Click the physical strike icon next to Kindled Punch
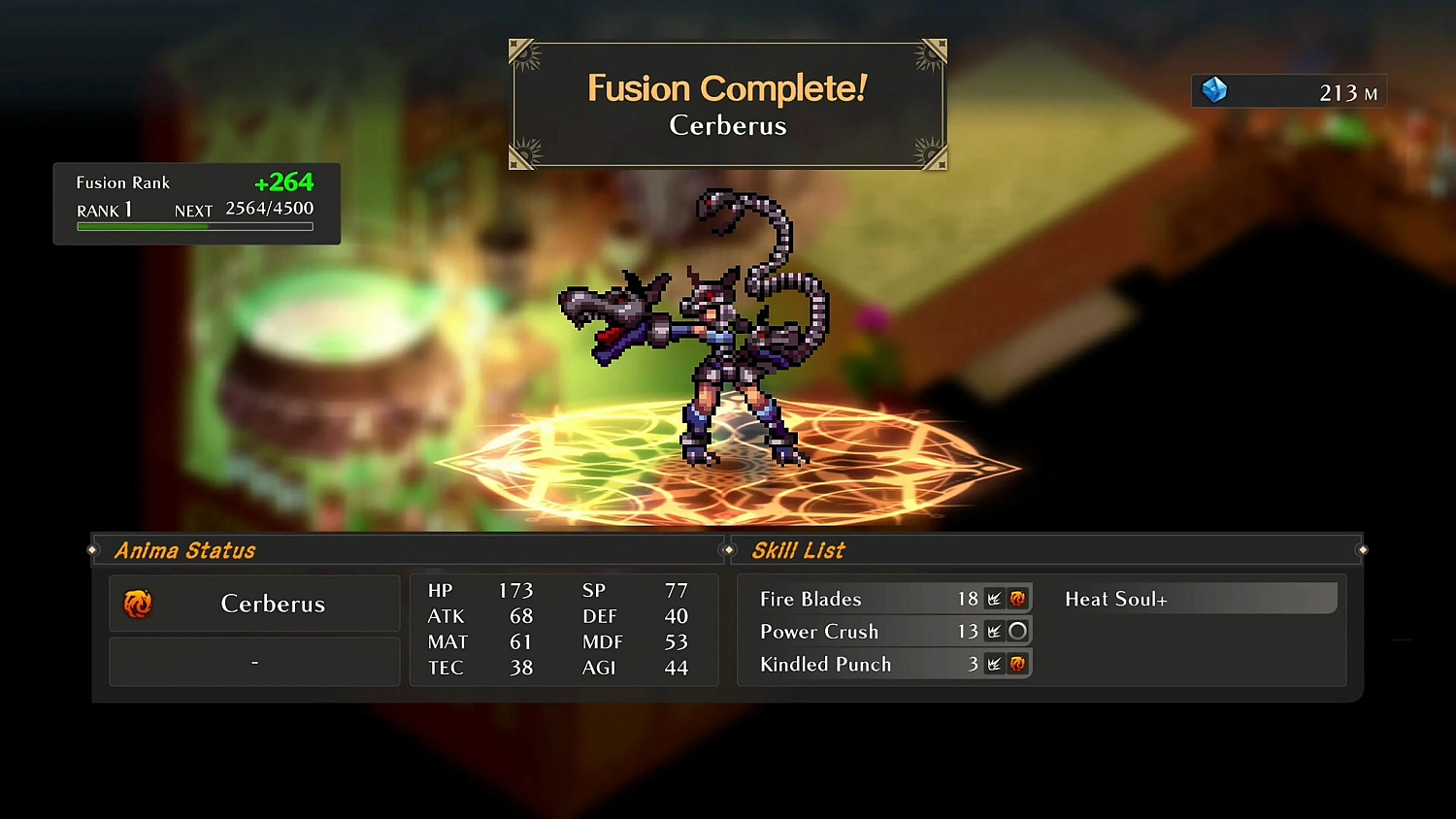 click(x=993, y=664)
